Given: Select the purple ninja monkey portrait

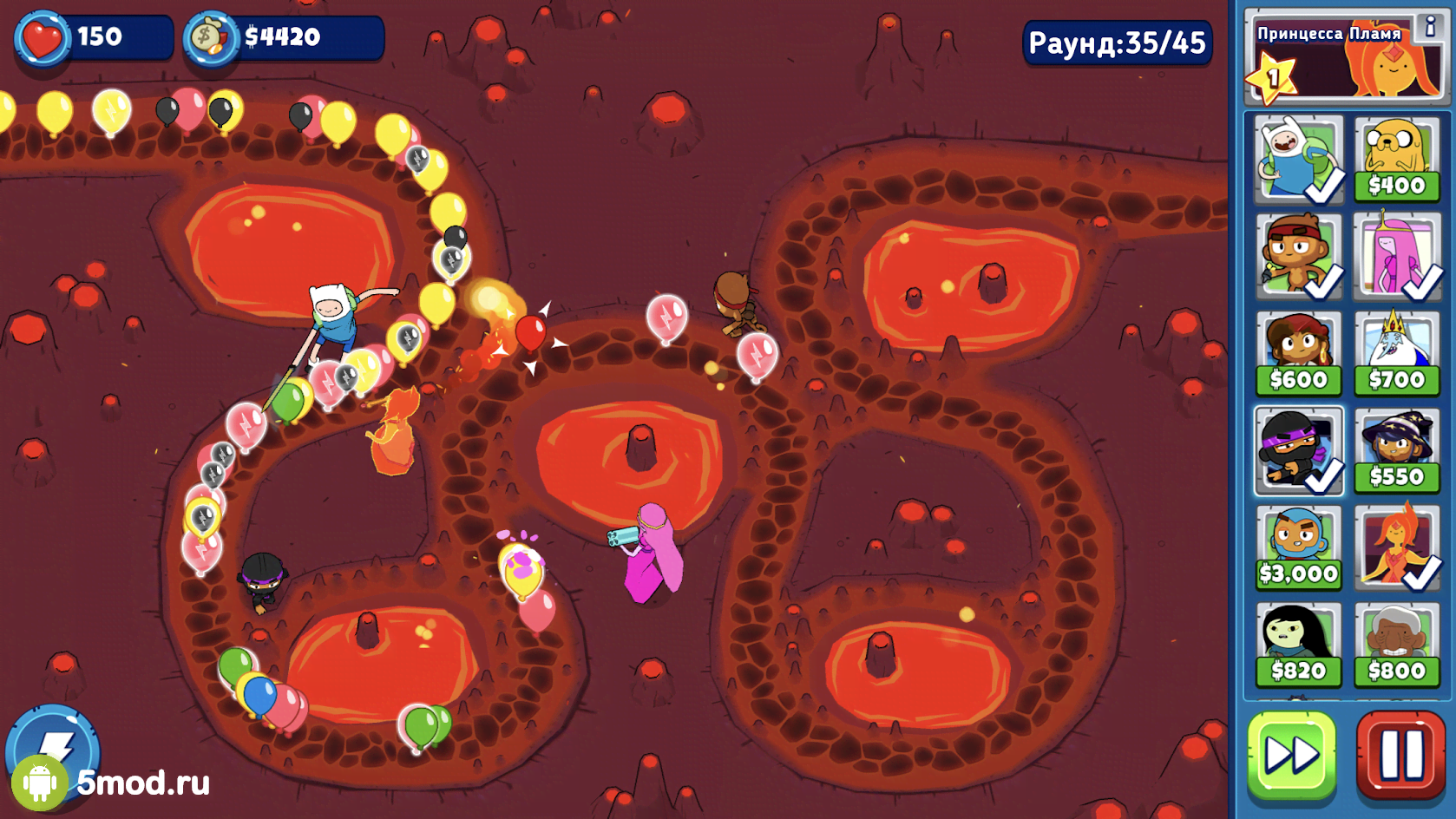Looking at the screenshot, I should 1298,451.
